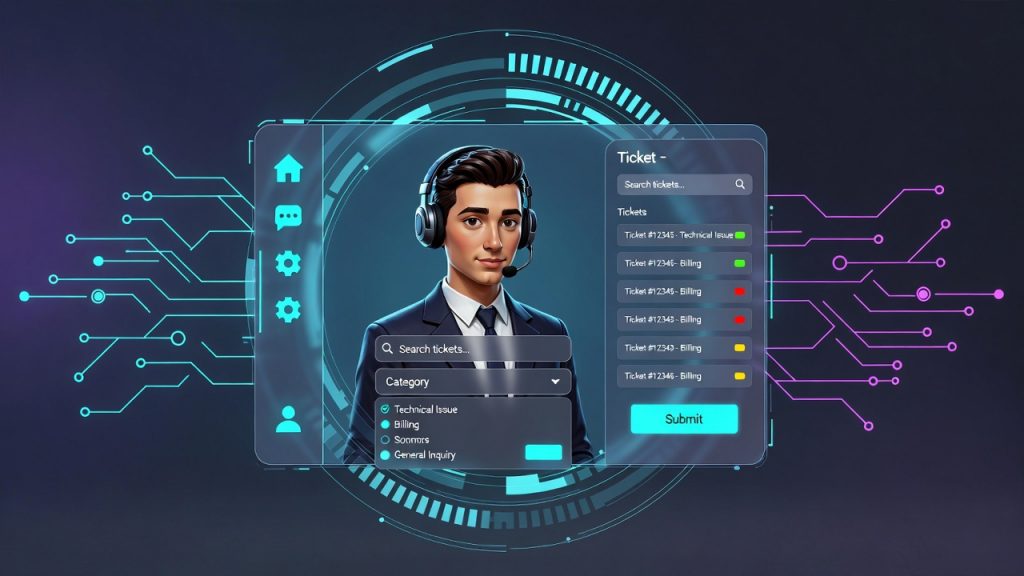This screenshot has width=1024, height=576.
Task: Click the small cyan button beside General Inquiry
Action: coord(543,452)
